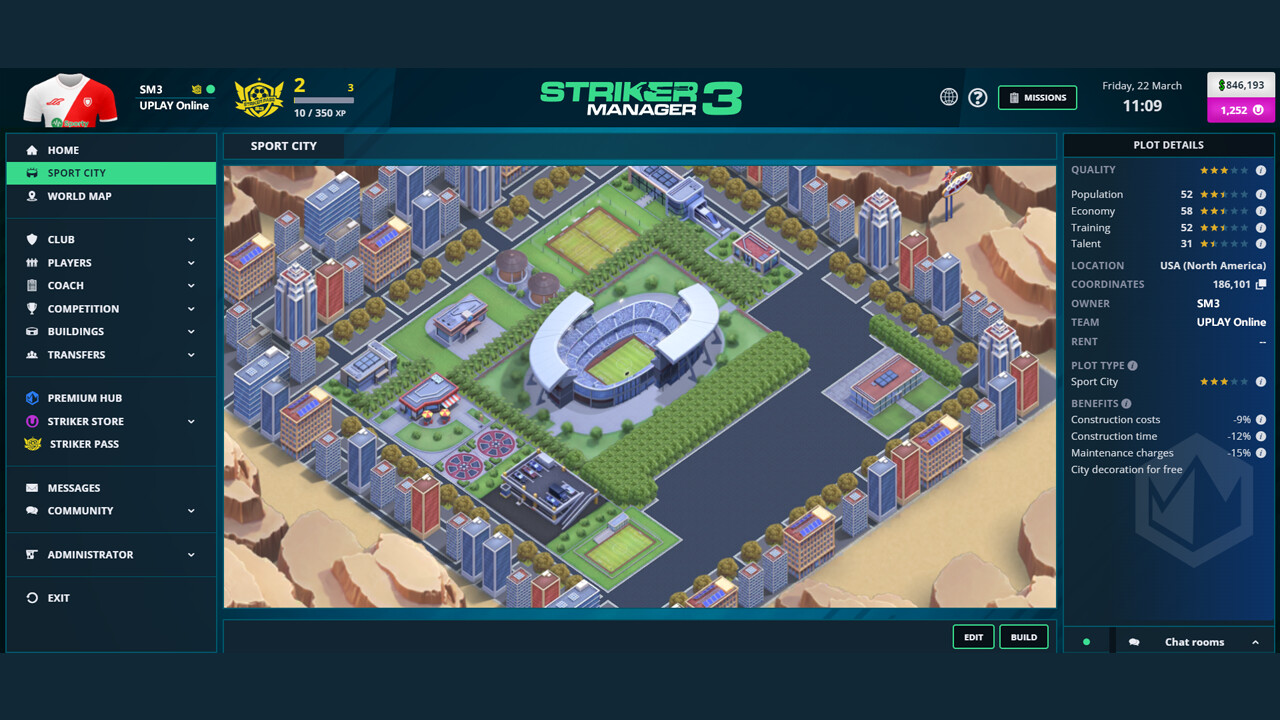Open the Sport City tab above the map
This screenshot has height=720, width=1280.
pyautogui.click(x=284, y=145)
